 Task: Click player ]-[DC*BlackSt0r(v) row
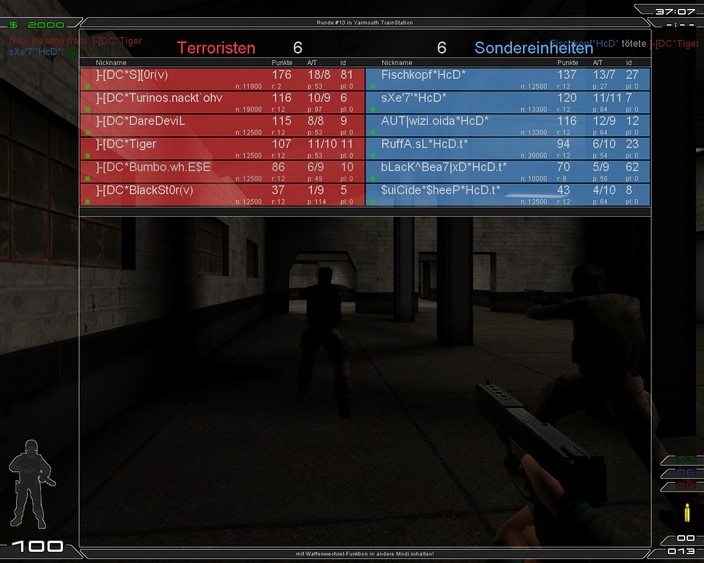(x=222, y=194)
